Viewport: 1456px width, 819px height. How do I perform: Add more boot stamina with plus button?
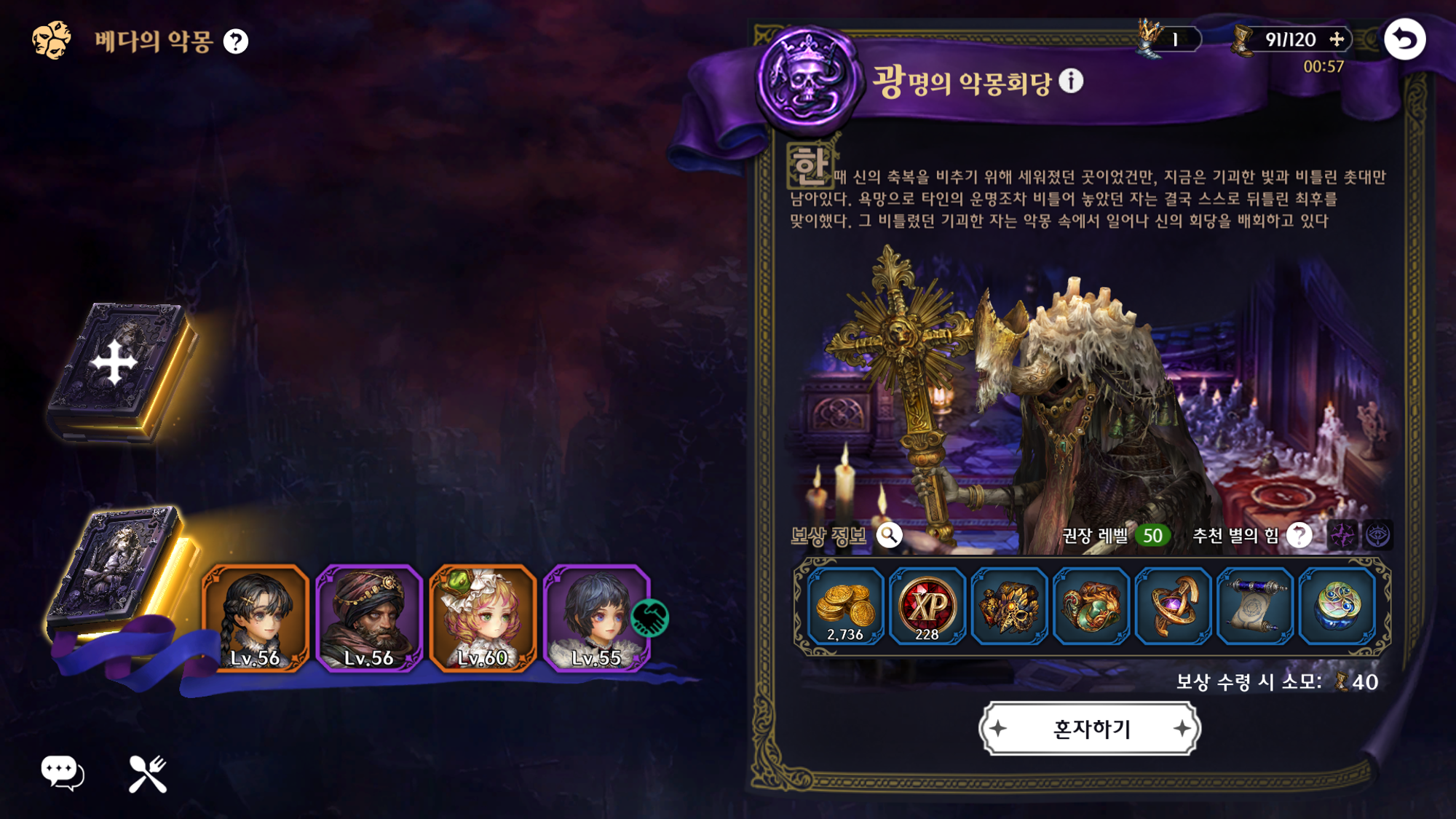click(1337, 39)
